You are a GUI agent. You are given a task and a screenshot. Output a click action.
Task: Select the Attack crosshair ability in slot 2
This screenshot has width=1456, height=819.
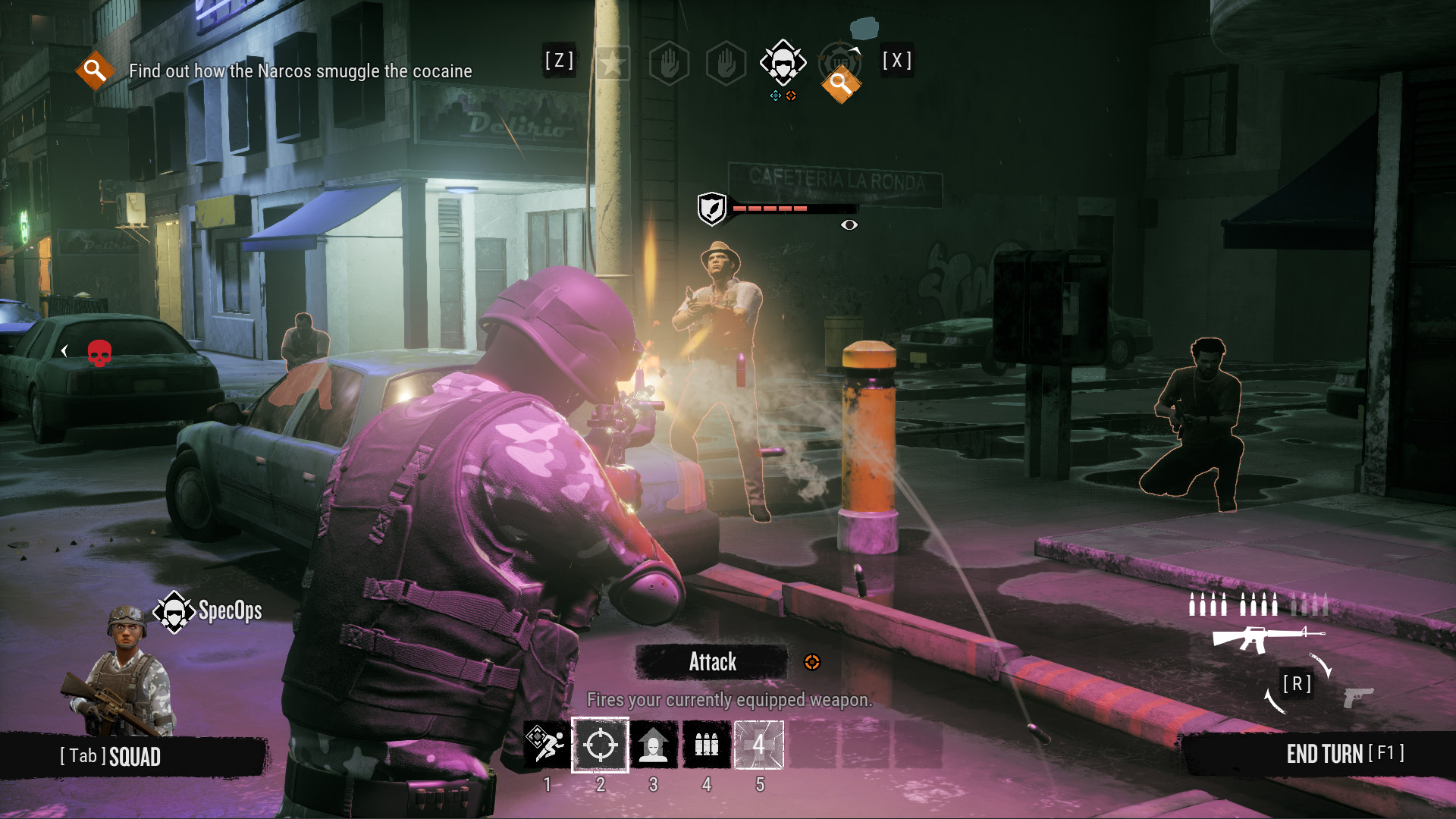(x=601, y=745)
